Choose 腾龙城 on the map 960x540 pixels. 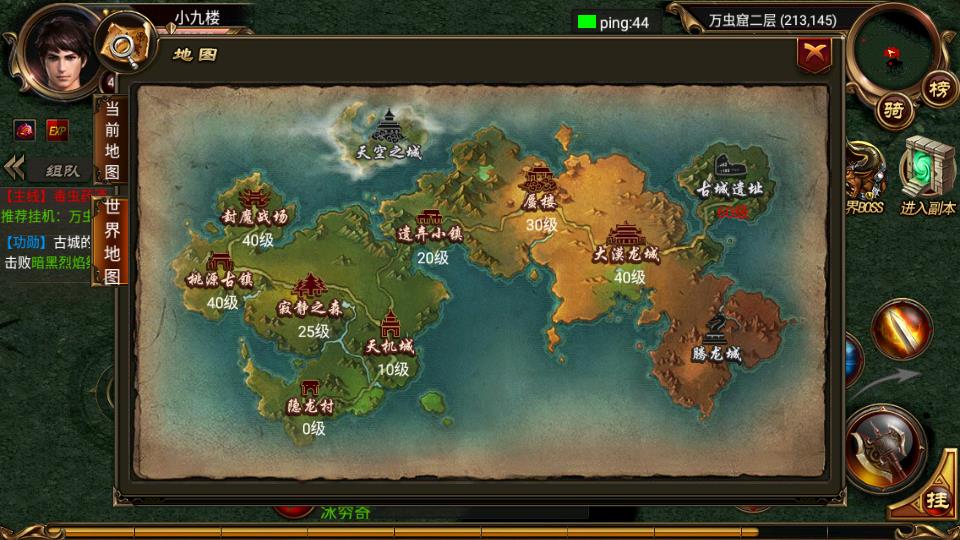(717, 340)
